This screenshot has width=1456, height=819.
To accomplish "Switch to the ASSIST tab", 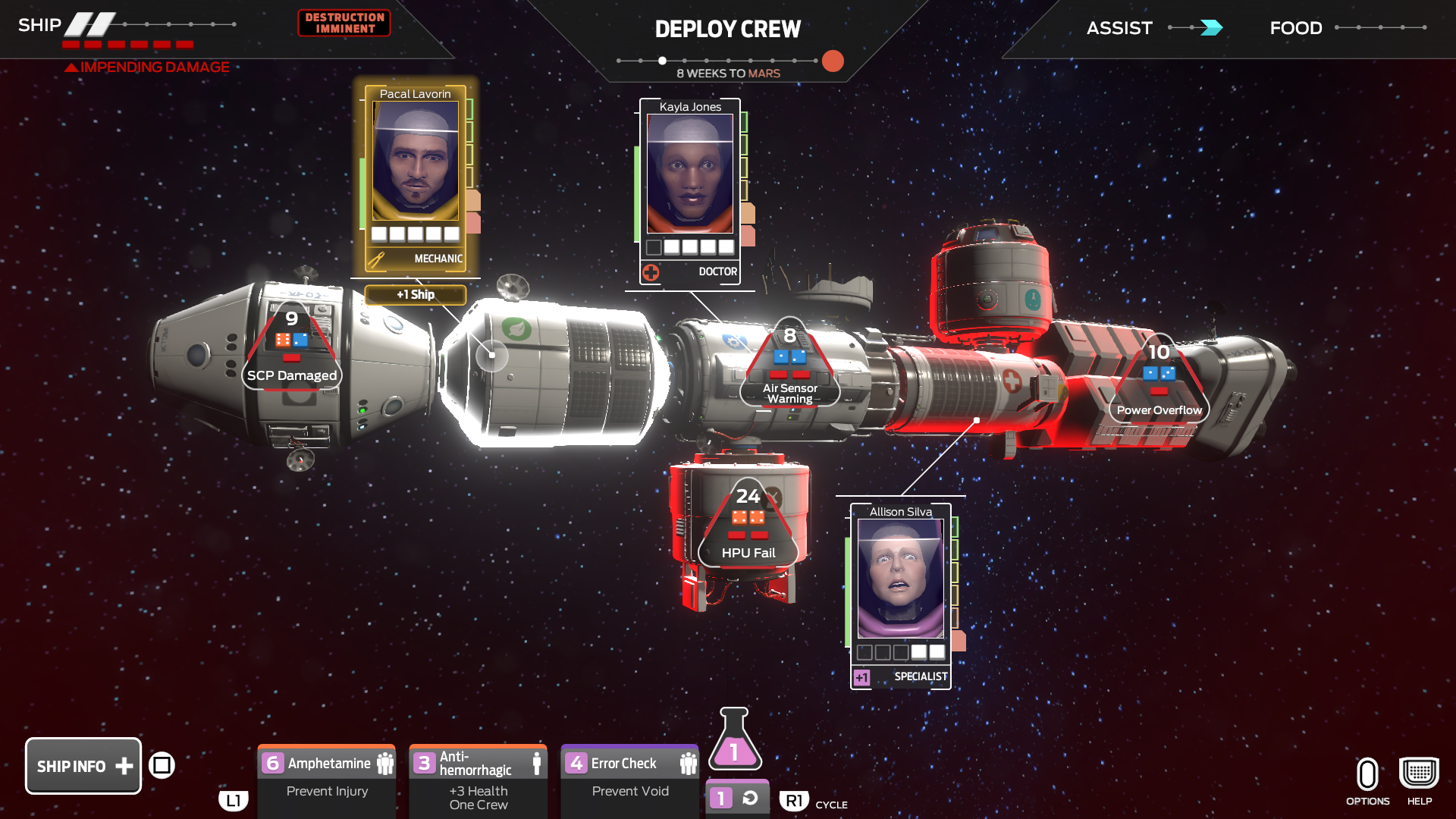I will click(x=1119, y=28).
